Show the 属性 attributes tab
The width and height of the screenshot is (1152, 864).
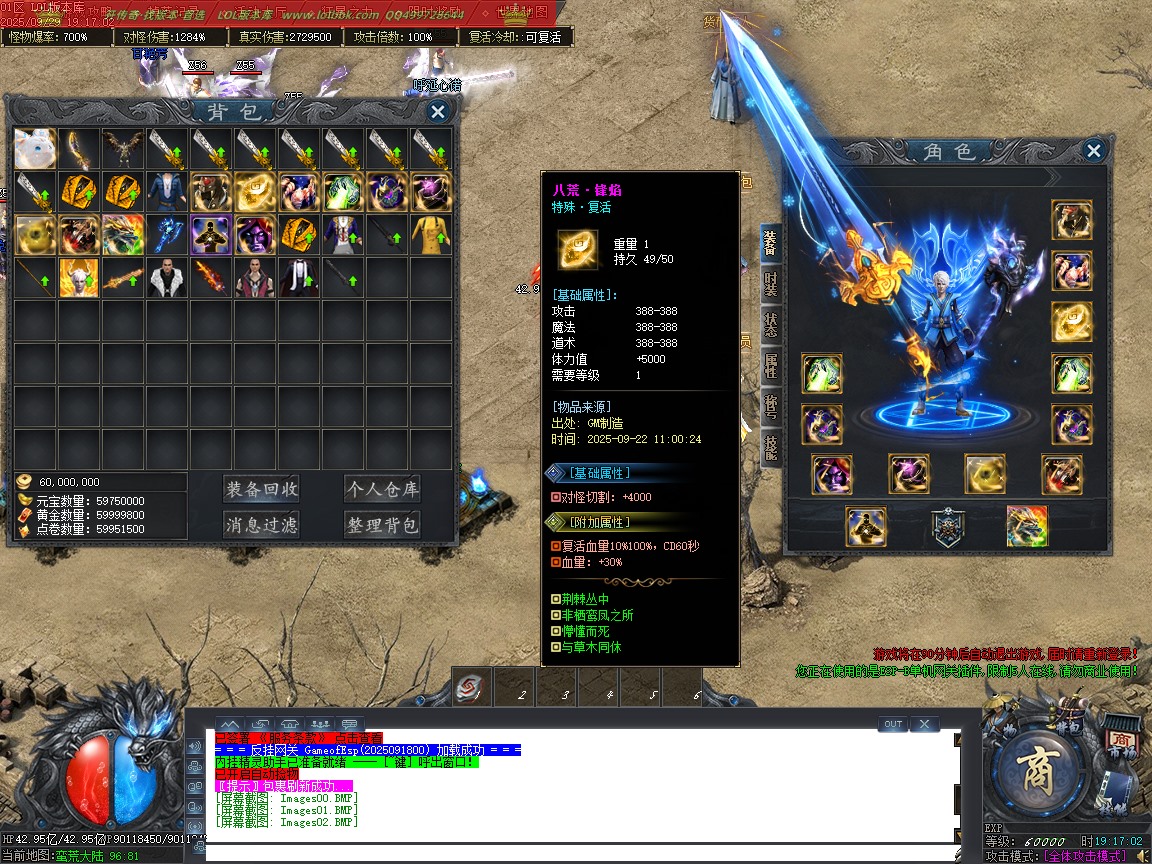(770, 366)
